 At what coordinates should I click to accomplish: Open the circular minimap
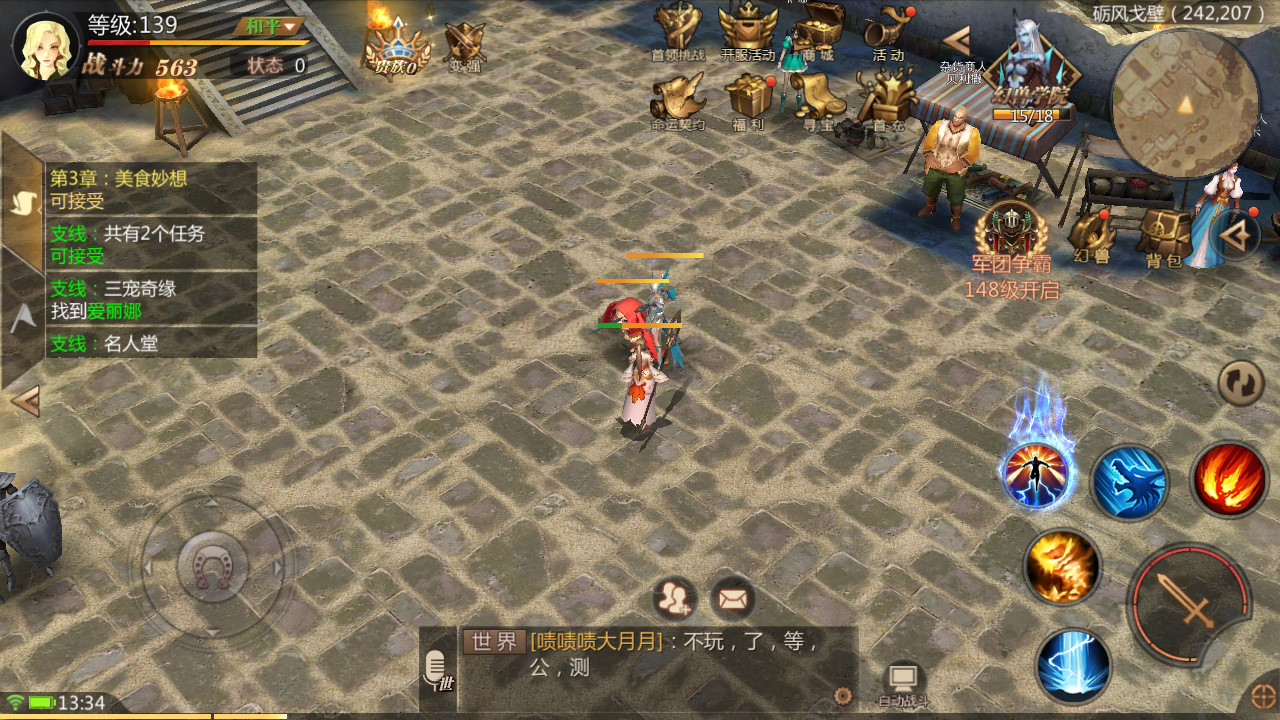click(x=1185, y=103)
